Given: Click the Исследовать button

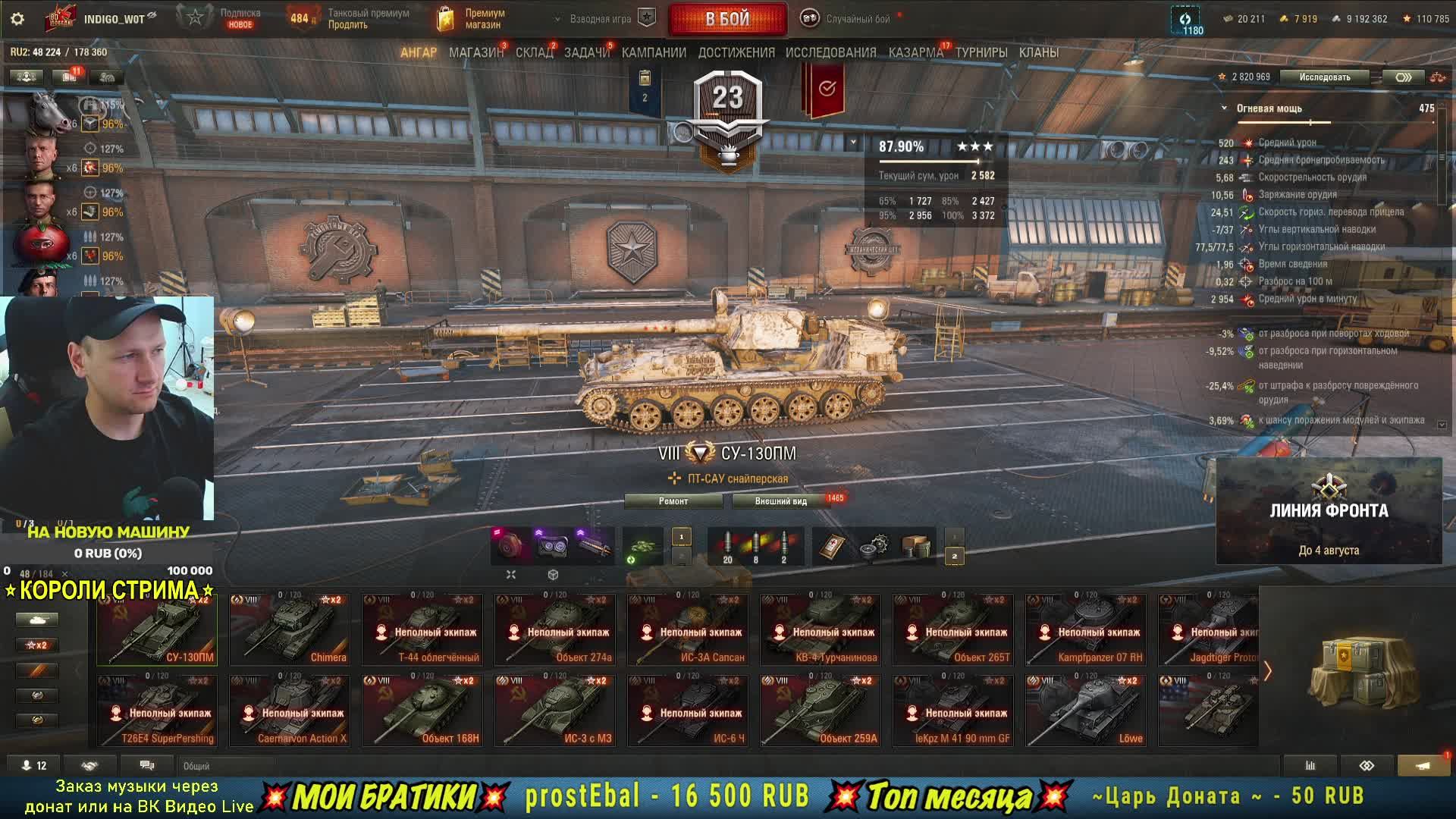Looking at the screenshot, I should pyautogui.click(x=1324, y=77).
